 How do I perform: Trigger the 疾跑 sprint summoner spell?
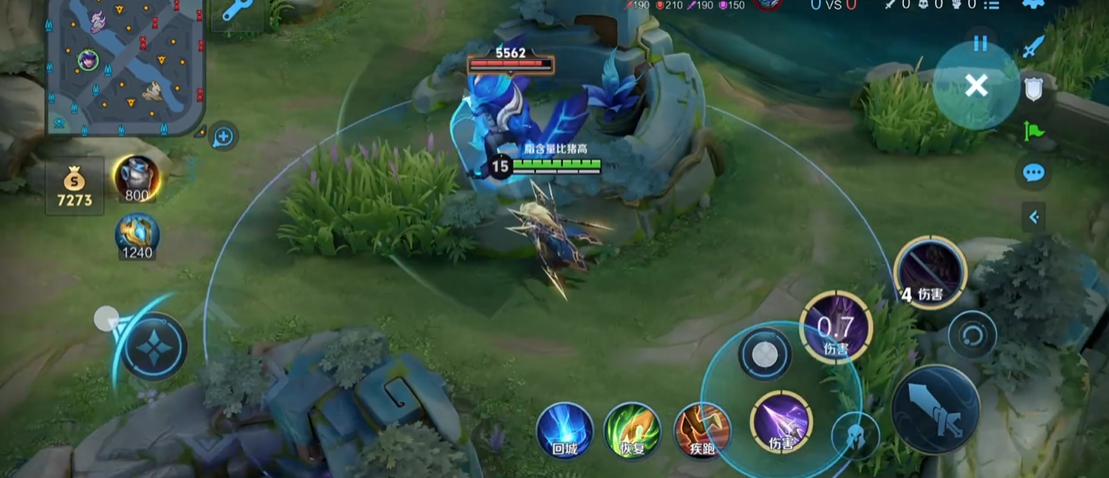tap(701, 429)
